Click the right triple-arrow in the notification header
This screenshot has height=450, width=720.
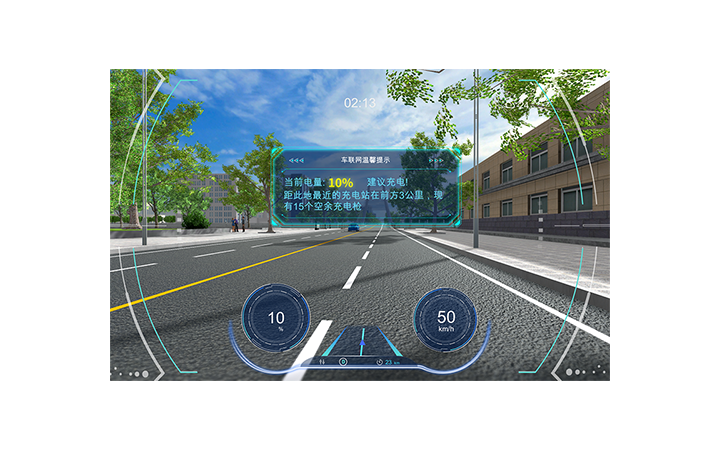(436, 160)
